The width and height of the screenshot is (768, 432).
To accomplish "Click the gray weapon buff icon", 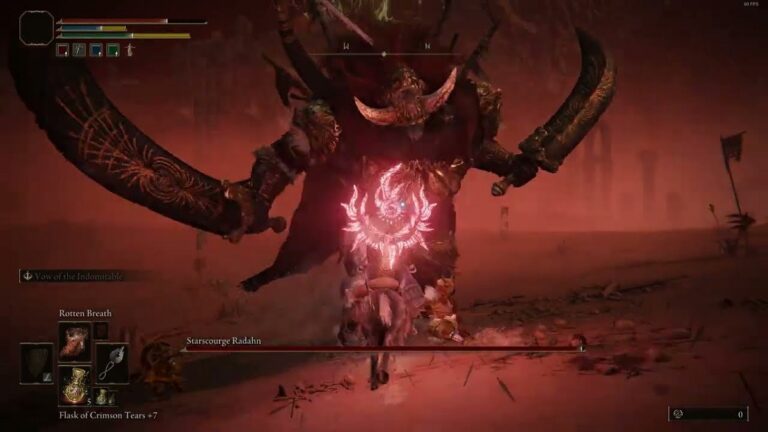I will 79,49.
